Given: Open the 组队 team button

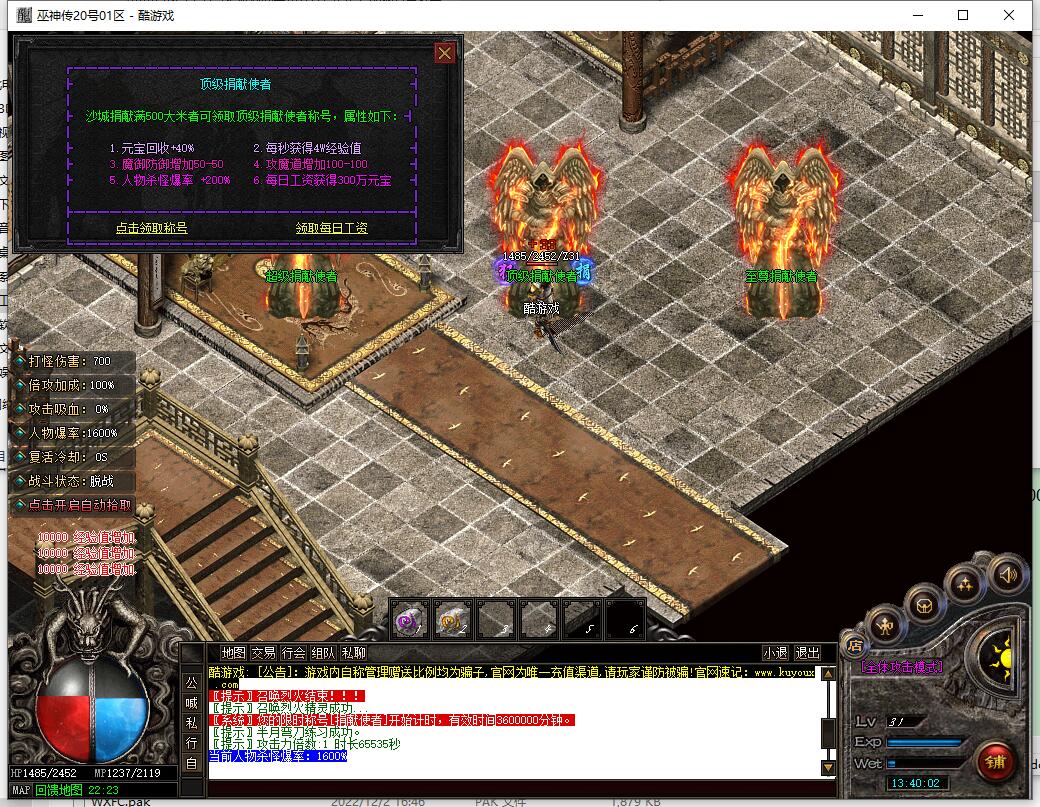Looking at the screenshot, I should coord(323,653).
